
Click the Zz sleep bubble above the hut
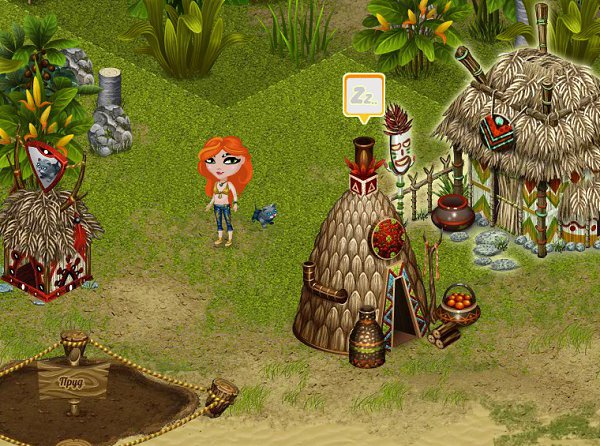[x=363, y=95]
